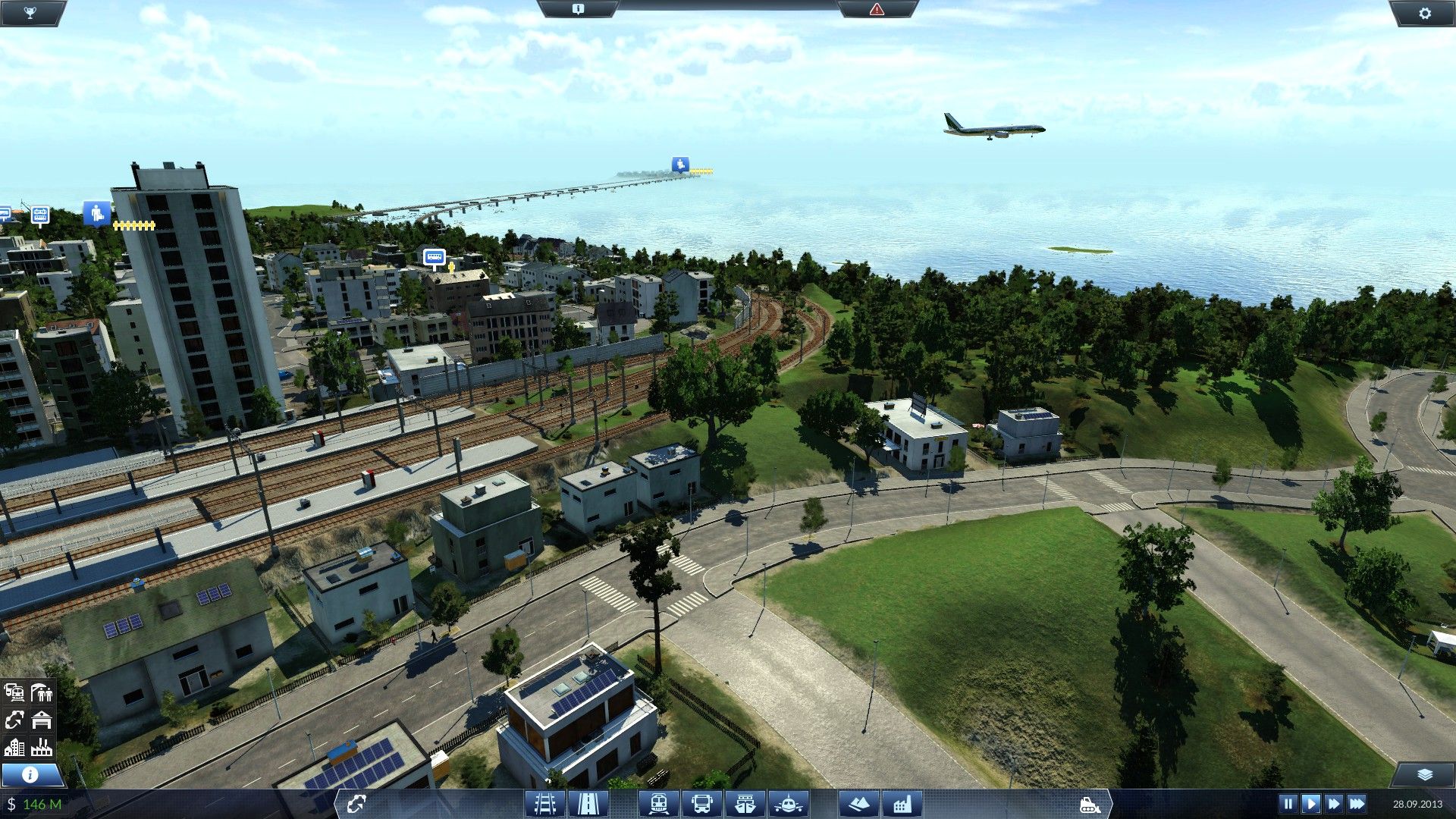
Task: Select the bus and road stations menu
Action: (x=702, y=803)
